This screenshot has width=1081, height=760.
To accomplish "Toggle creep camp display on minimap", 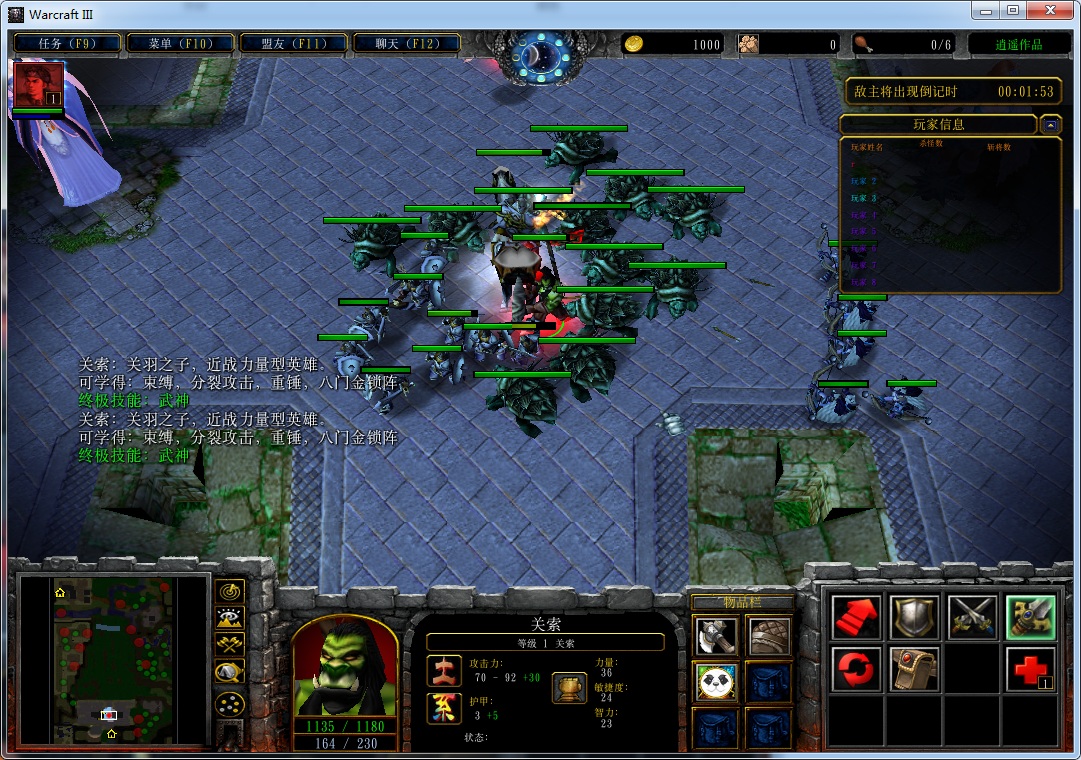I will pos(230,672).
